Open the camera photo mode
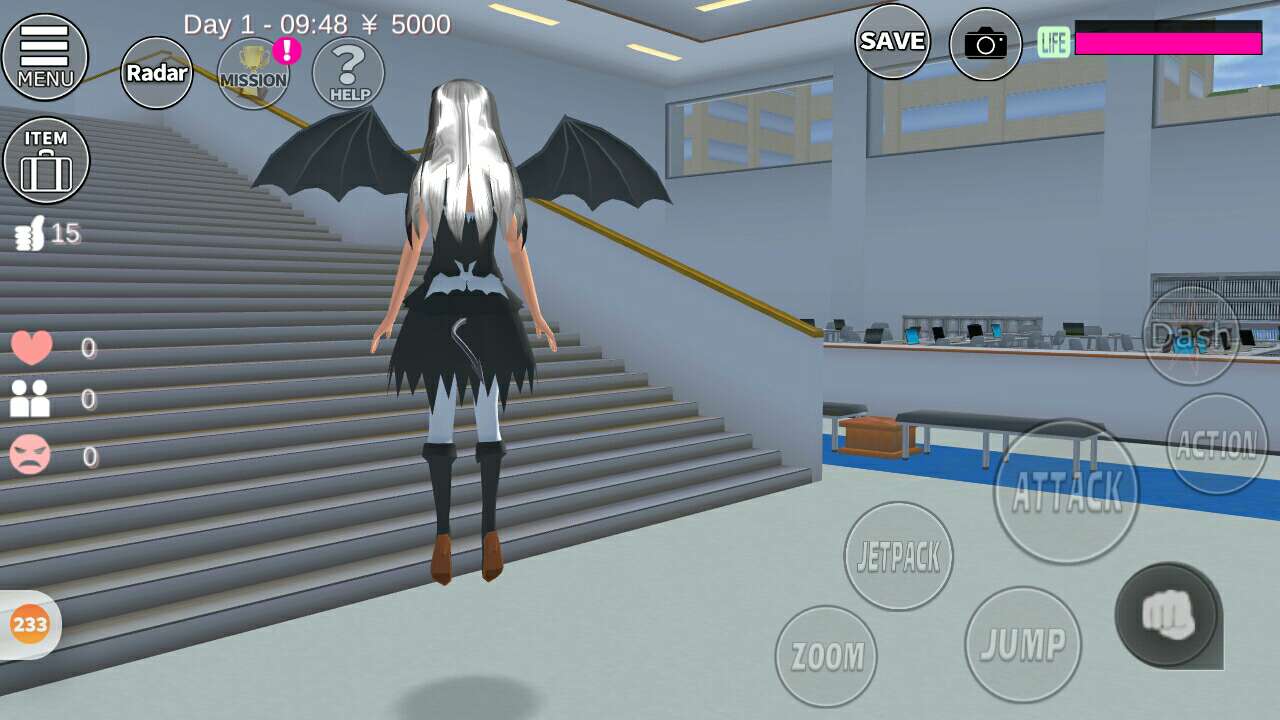 tap(985, 44)
